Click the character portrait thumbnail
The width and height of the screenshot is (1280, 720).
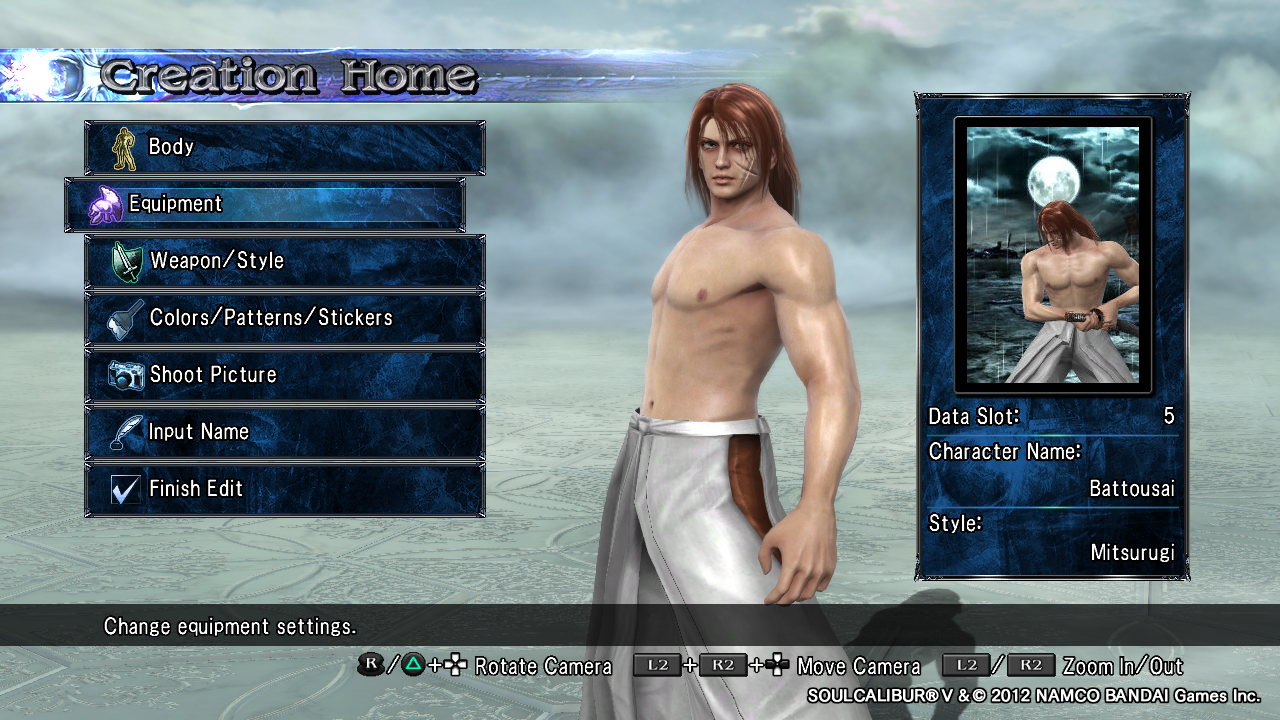click(1052, 255)
